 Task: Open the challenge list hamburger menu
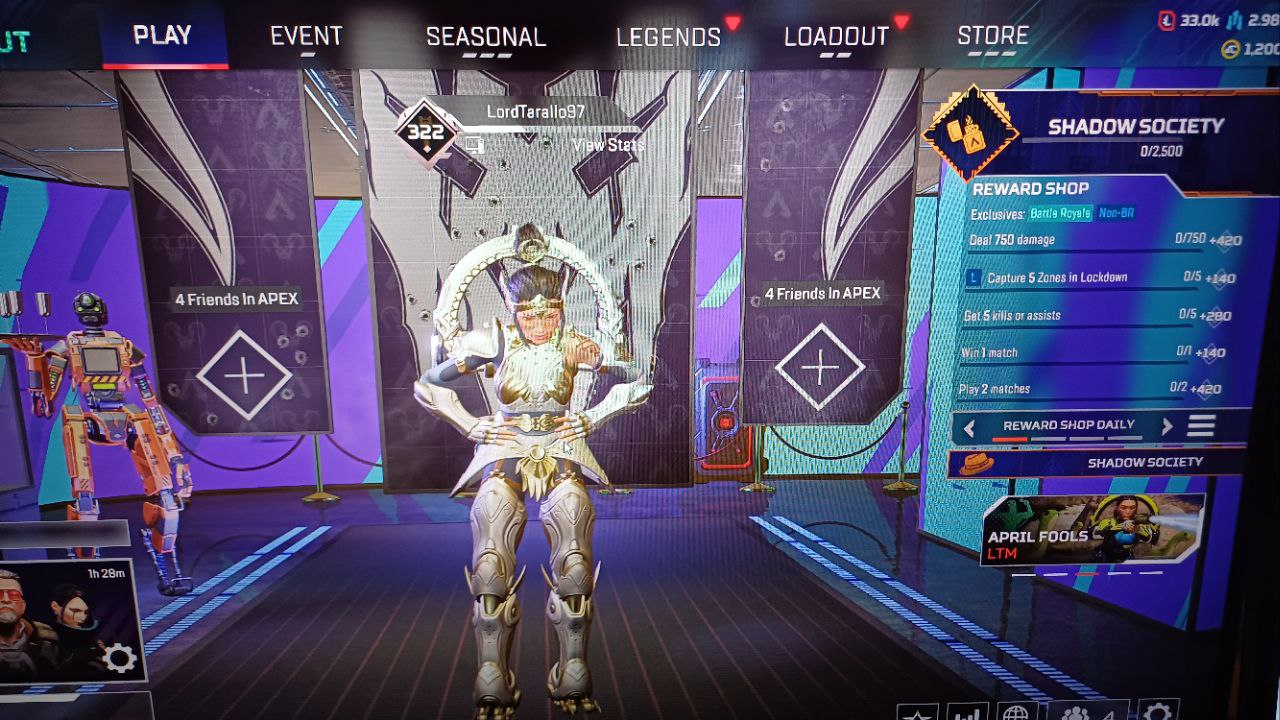1201,426
